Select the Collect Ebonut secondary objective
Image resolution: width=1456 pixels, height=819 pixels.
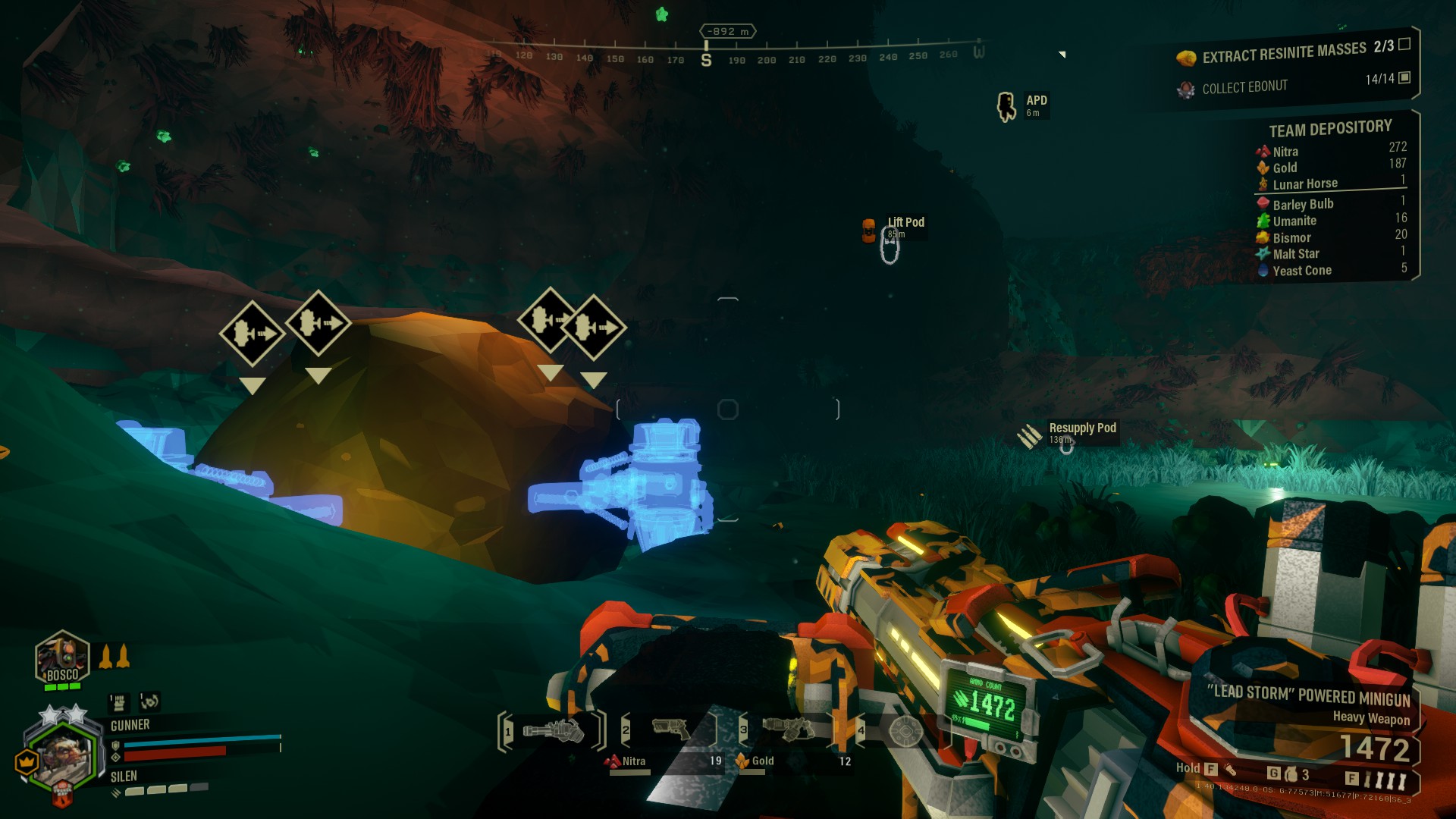tap(1244, 87)
